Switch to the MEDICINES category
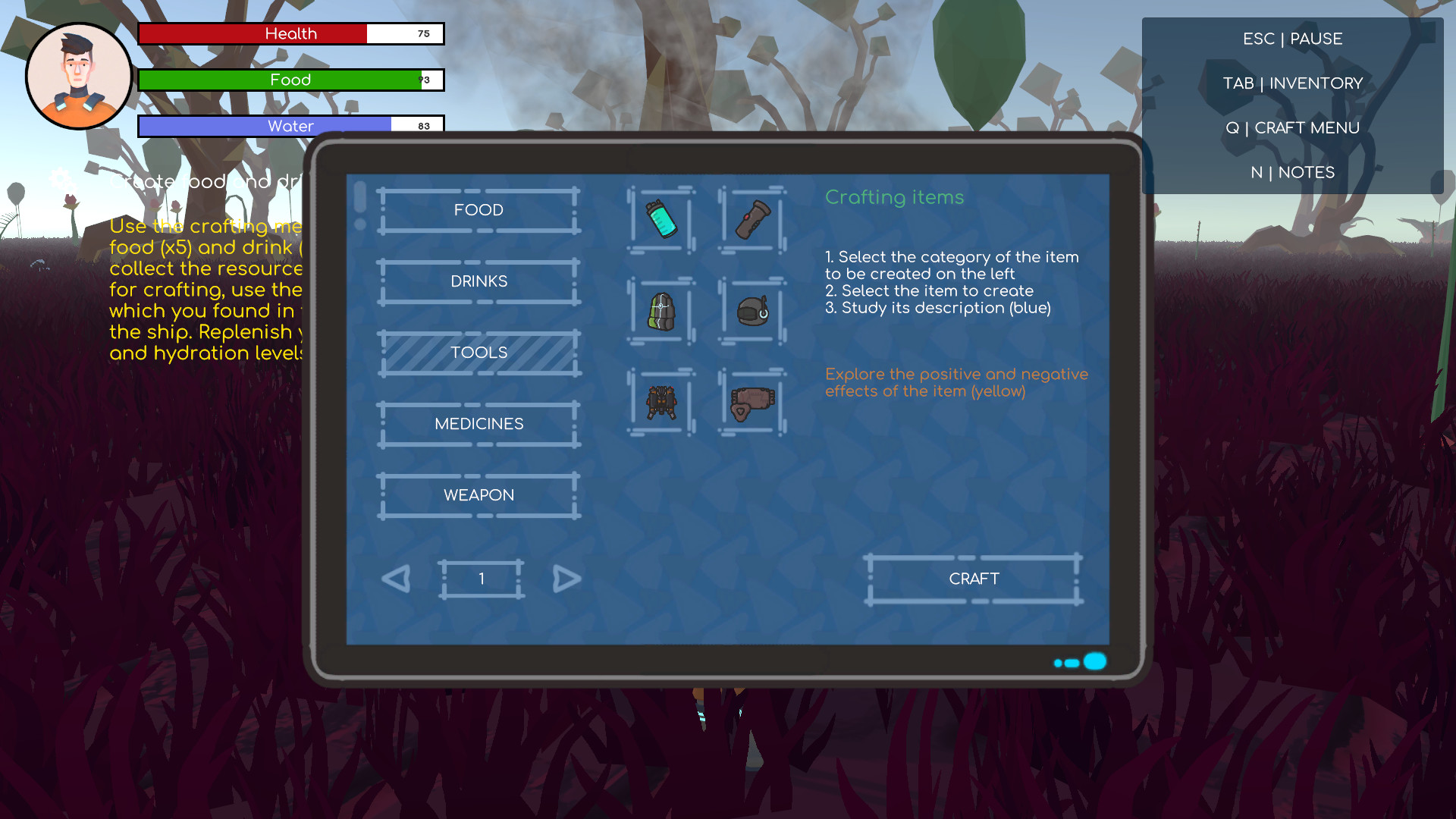This screenshot has width=1456, height=819. pos(478,423)
